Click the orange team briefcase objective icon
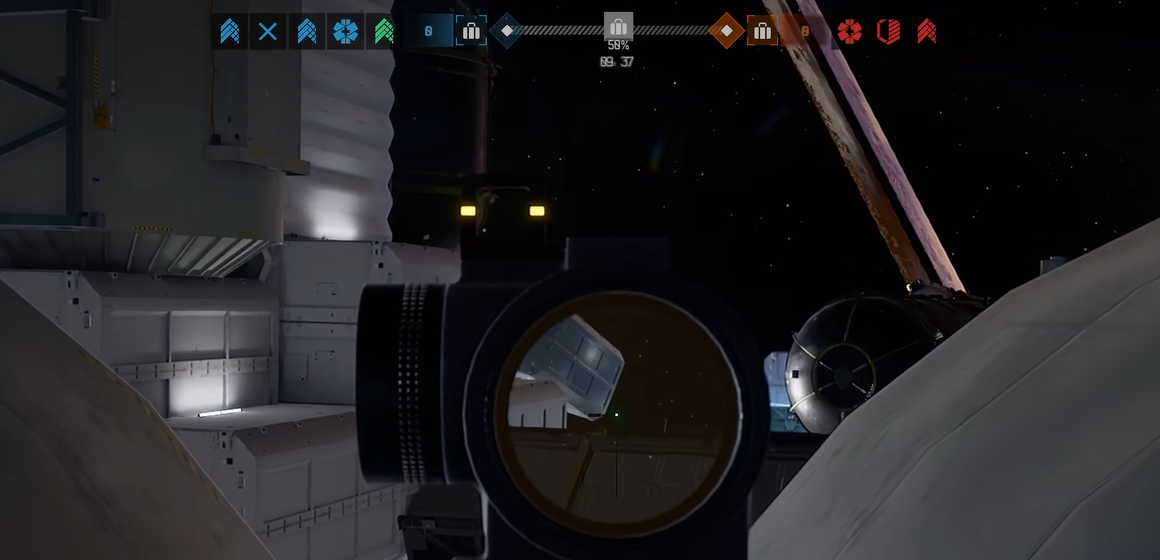This screenshot has height=560, width=1160. [x=762, y=31]
